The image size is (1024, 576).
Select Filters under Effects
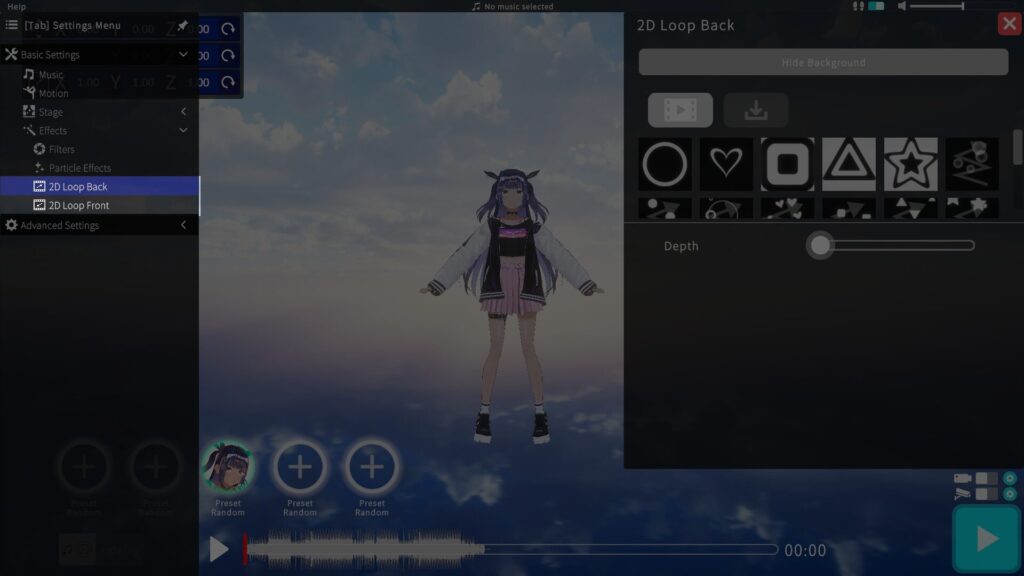[x=61, y=149]
